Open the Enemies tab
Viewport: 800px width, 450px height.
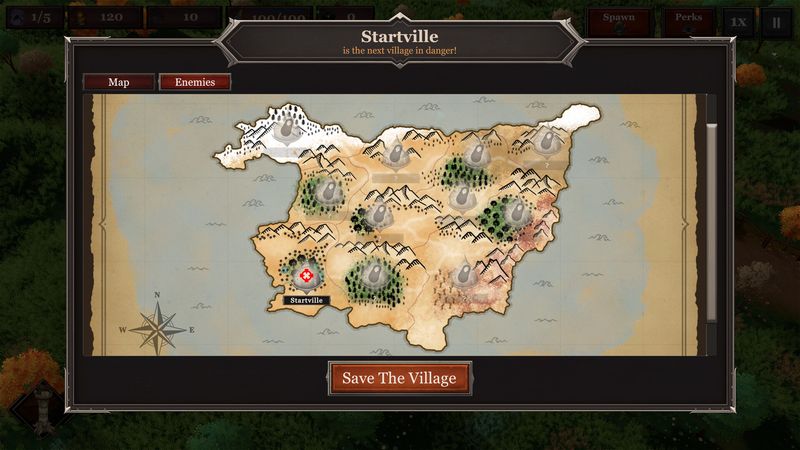click(195, 82)
